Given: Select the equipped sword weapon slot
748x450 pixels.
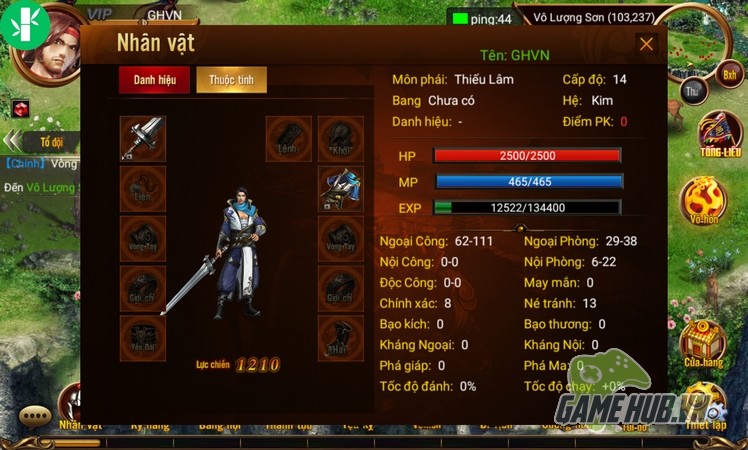Looking at the screenshot, I should [143, 139].
